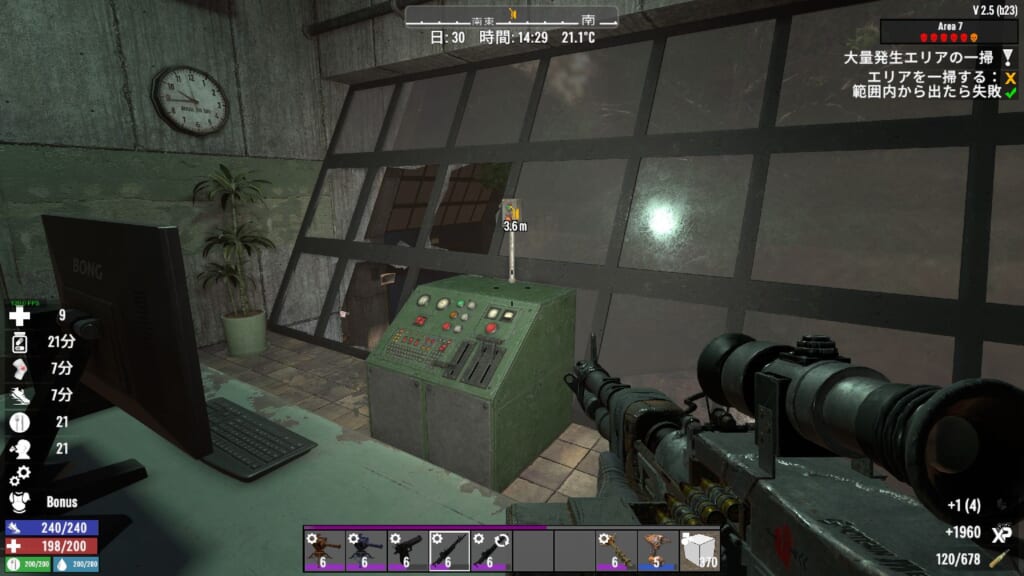Click the white medical cross buff icon
This screenshot has width=1024, height=576.
(19, 317)
